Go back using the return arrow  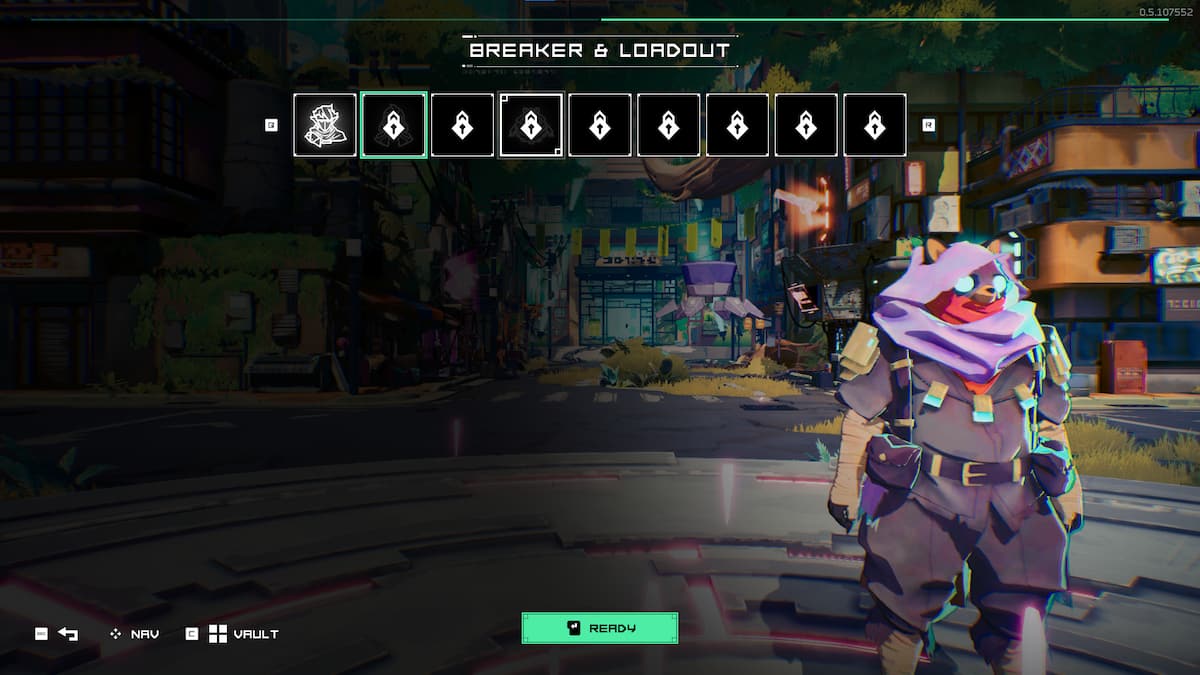tap(67, 634)
